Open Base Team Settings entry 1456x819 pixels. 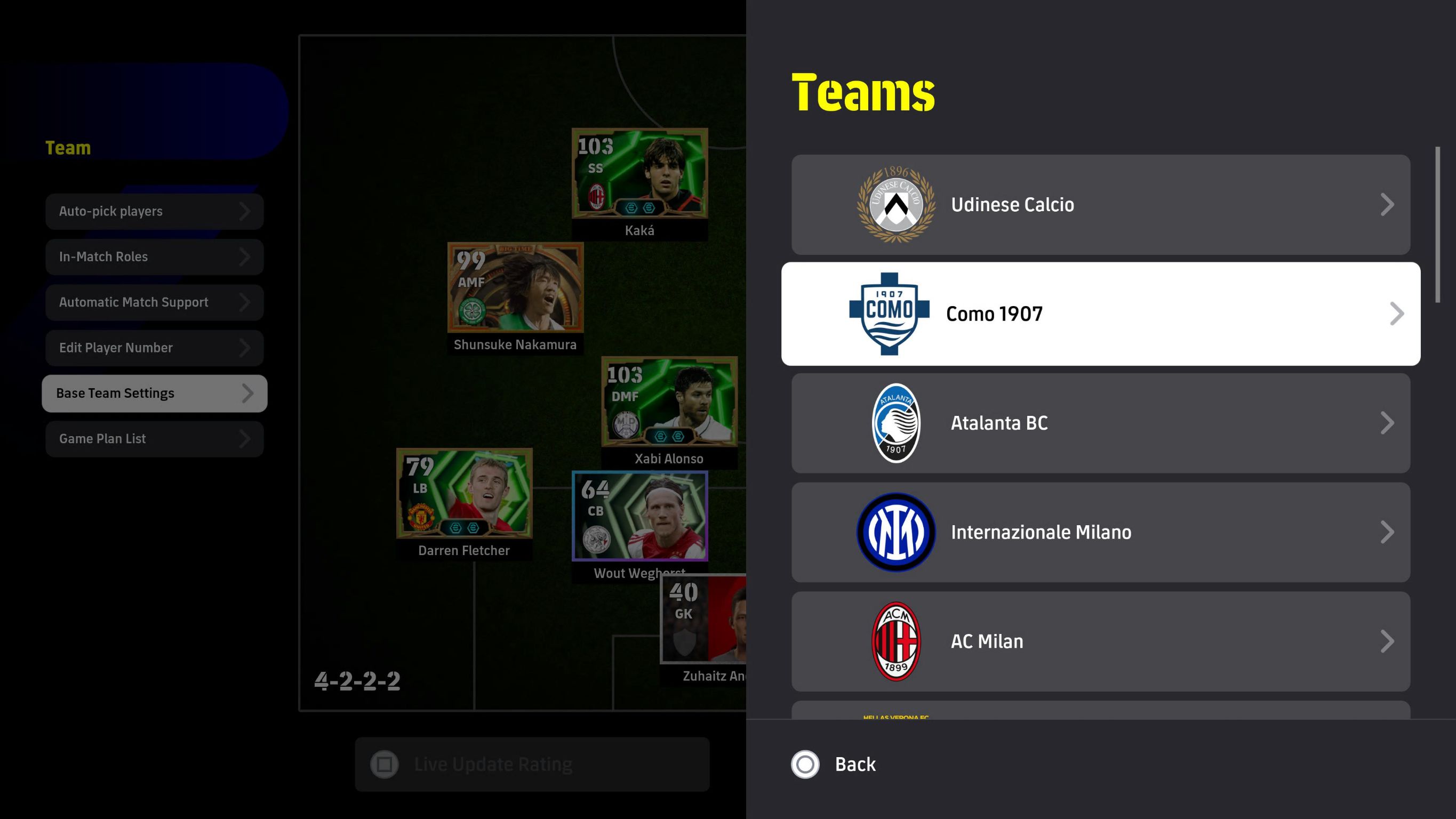click(x=154, y=394)
